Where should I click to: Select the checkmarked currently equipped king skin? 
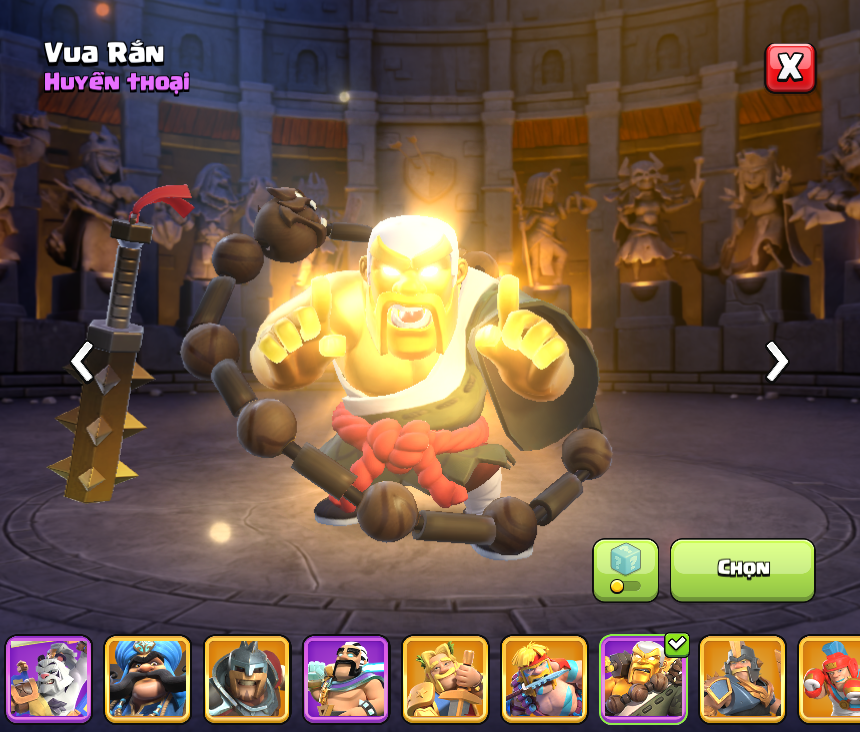[642, 679]
